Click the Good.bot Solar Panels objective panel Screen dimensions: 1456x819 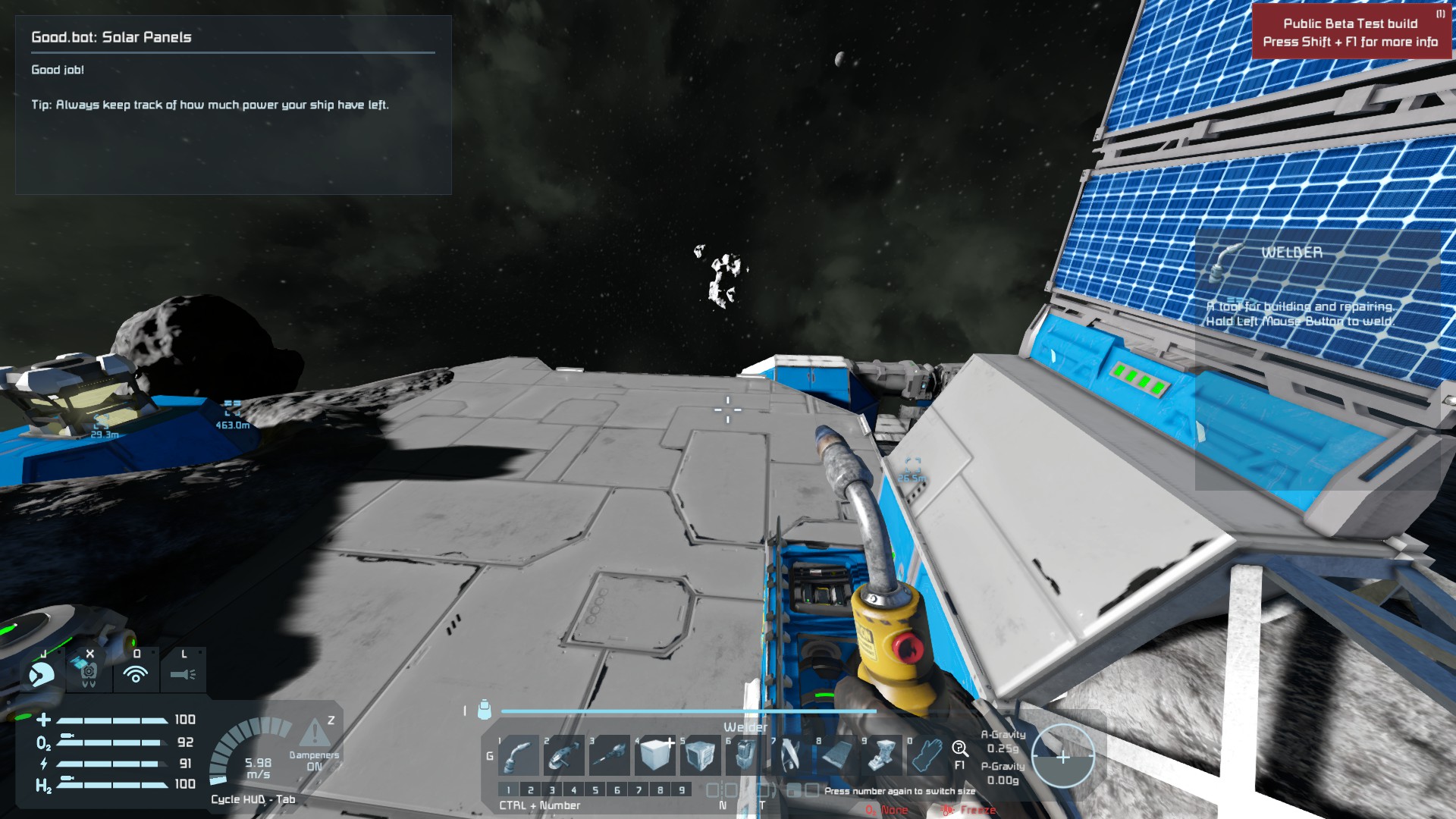[x=233, y=105]
